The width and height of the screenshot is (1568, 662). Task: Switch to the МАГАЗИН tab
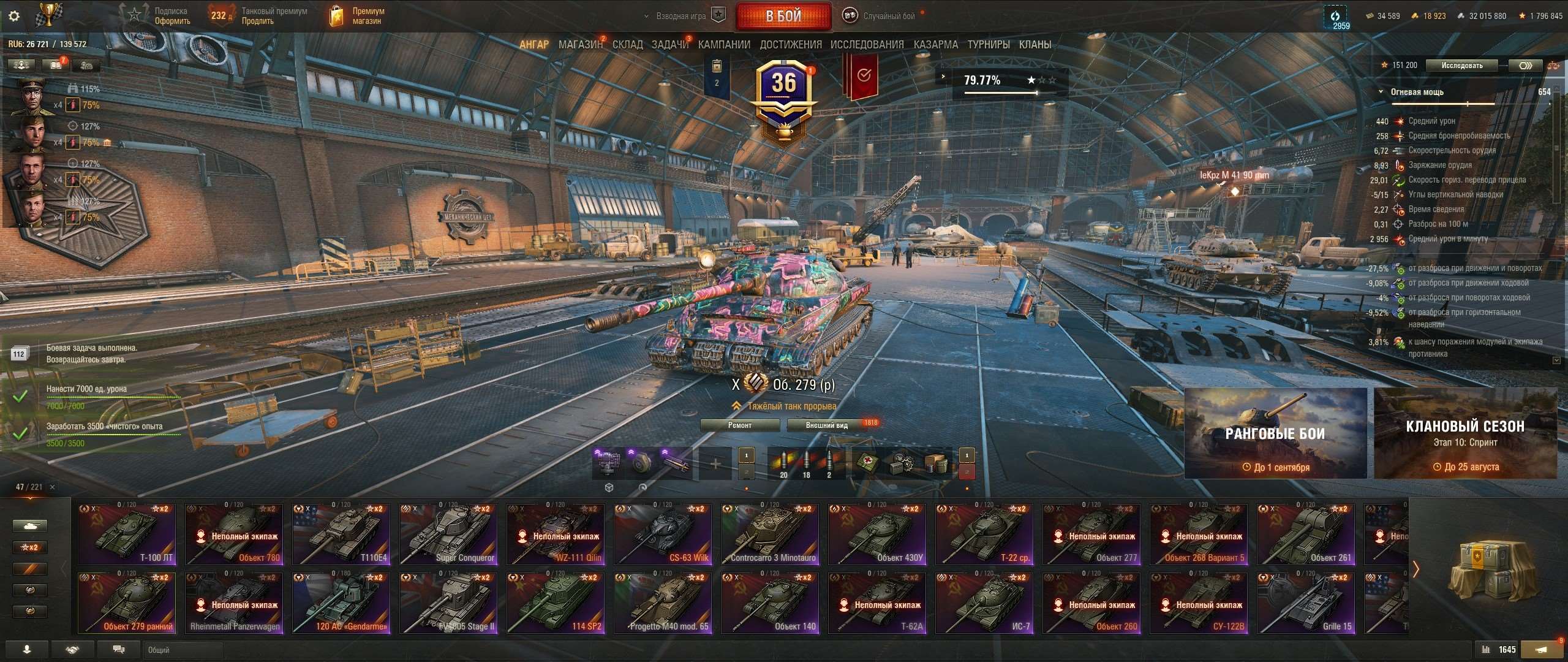click(580, 45)
